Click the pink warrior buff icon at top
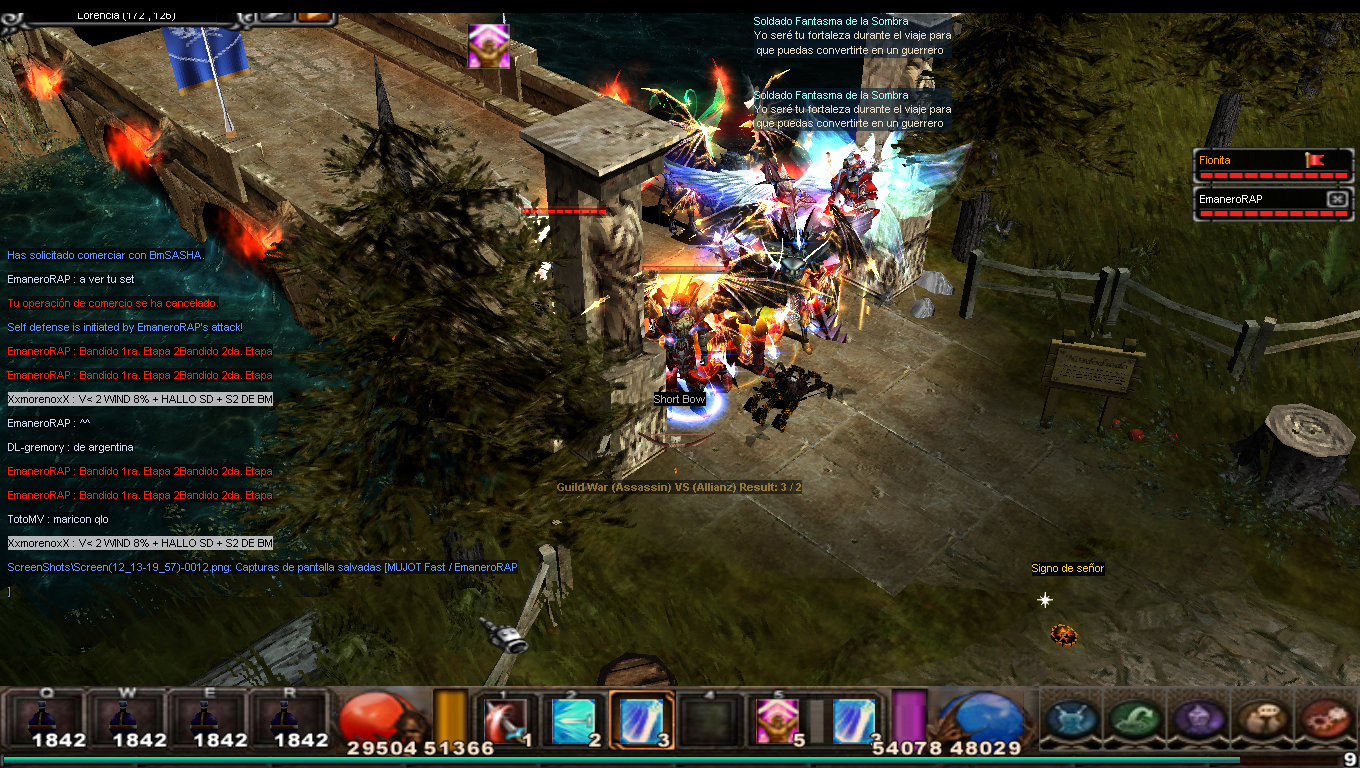 [489, 46]
